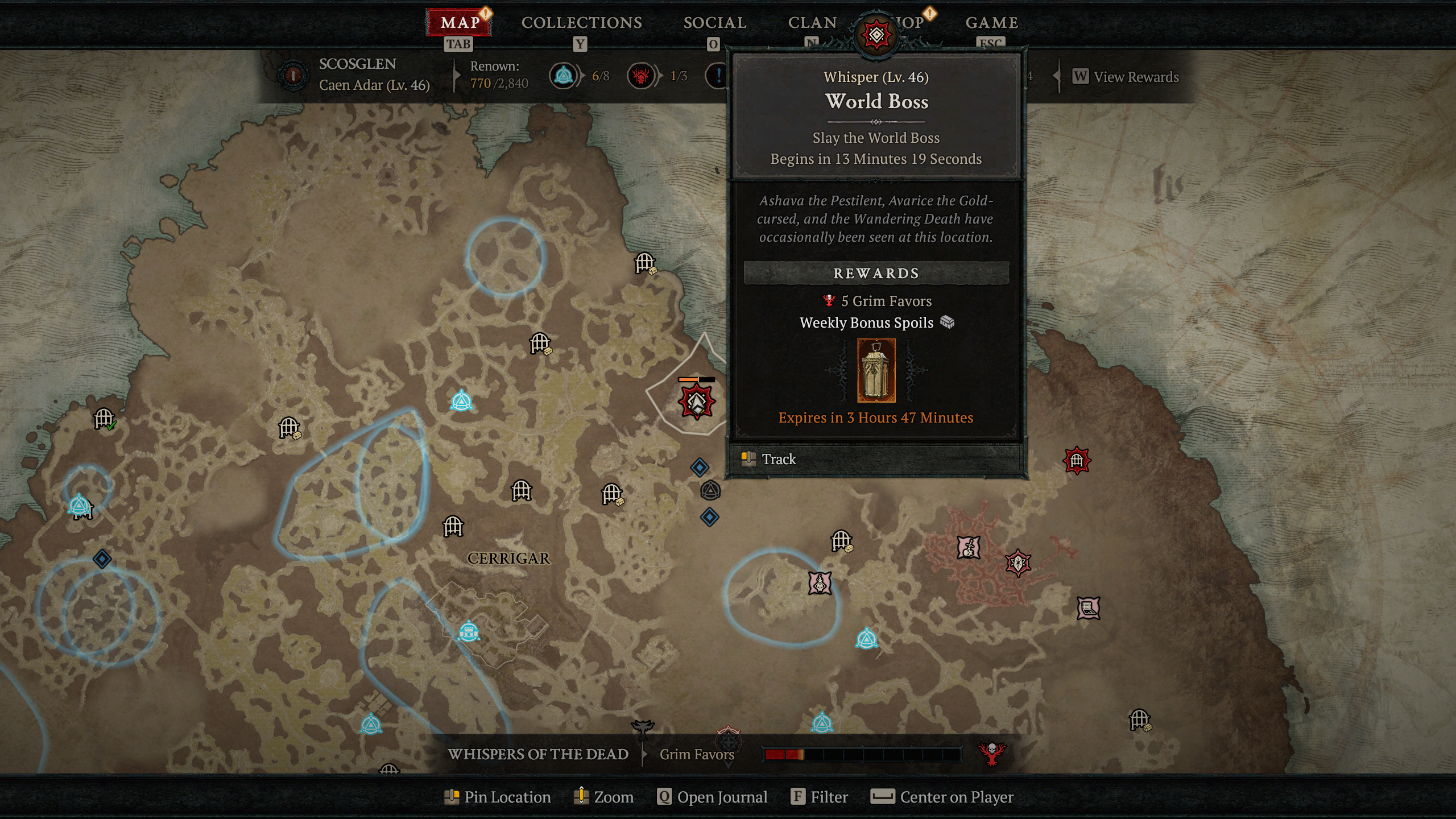The image size is (1456, 819).
Task: Click the waypoints renown progress icon
Action: (564, 76)
